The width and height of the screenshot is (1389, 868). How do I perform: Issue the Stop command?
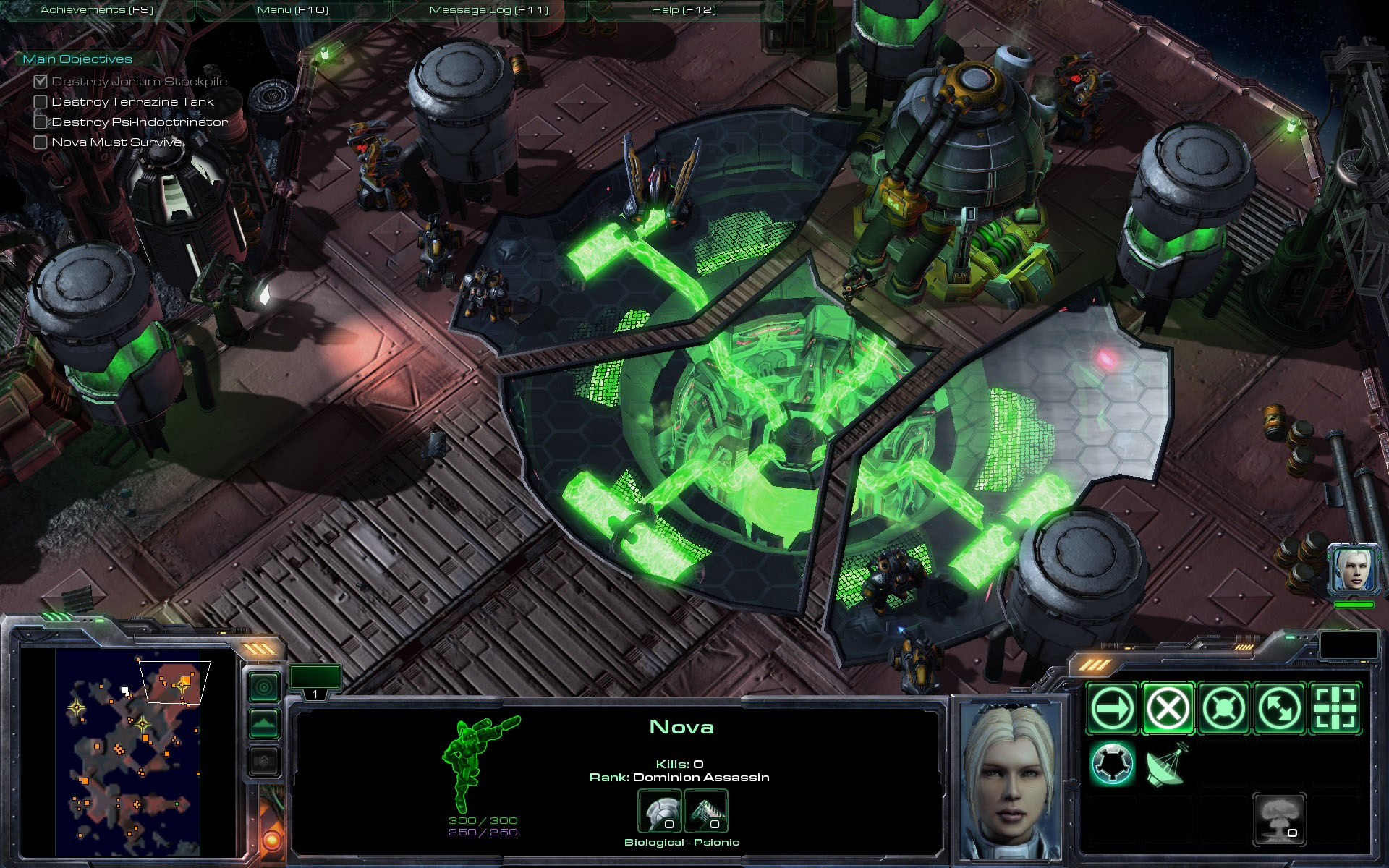1168,707
